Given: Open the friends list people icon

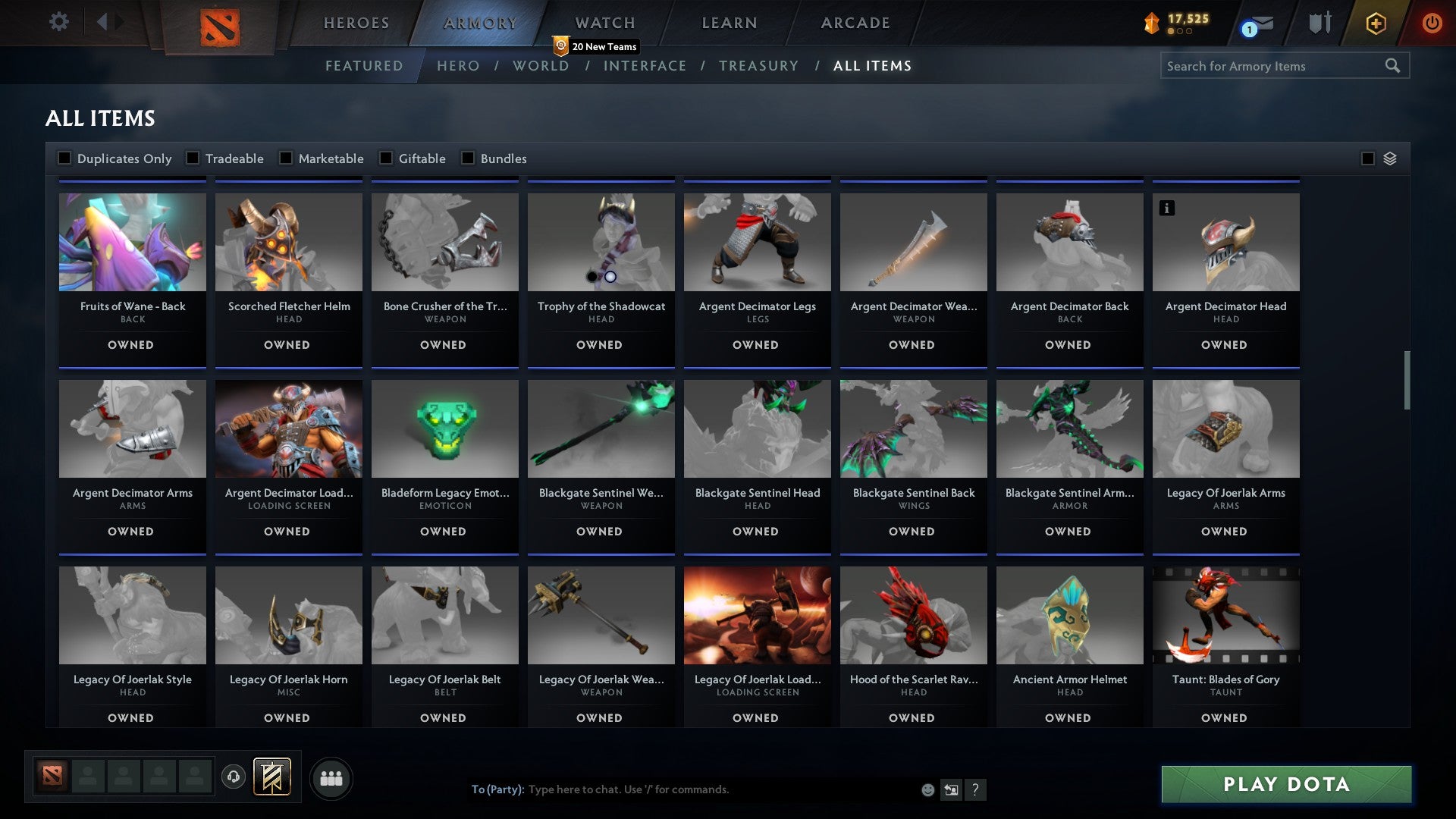Looking at the screenshot, I should pos(331,777).
